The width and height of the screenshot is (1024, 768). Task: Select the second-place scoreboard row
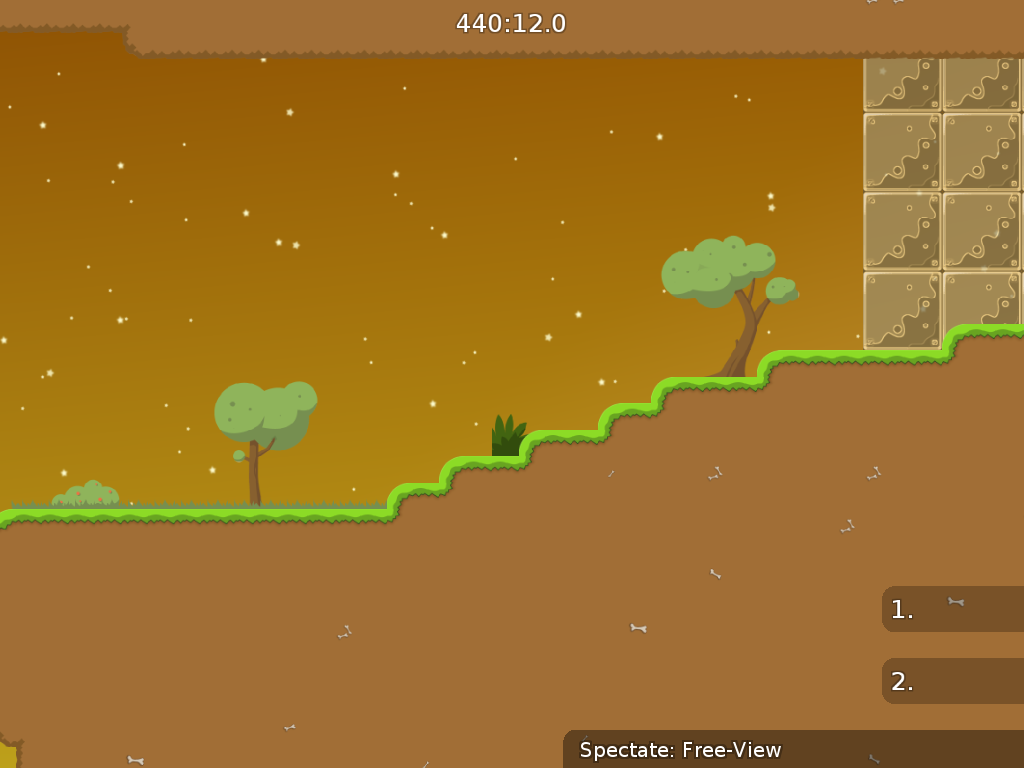952,681
